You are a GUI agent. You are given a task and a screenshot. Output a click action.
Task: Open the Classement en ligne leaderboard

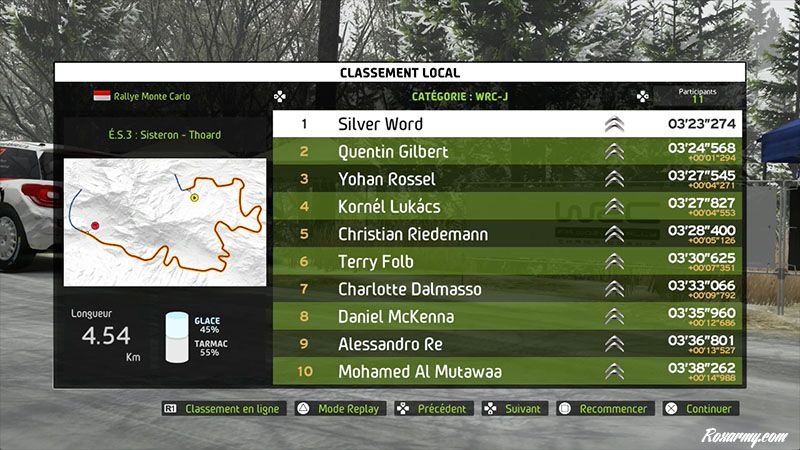pyautogui.click(x=224, y=408)
